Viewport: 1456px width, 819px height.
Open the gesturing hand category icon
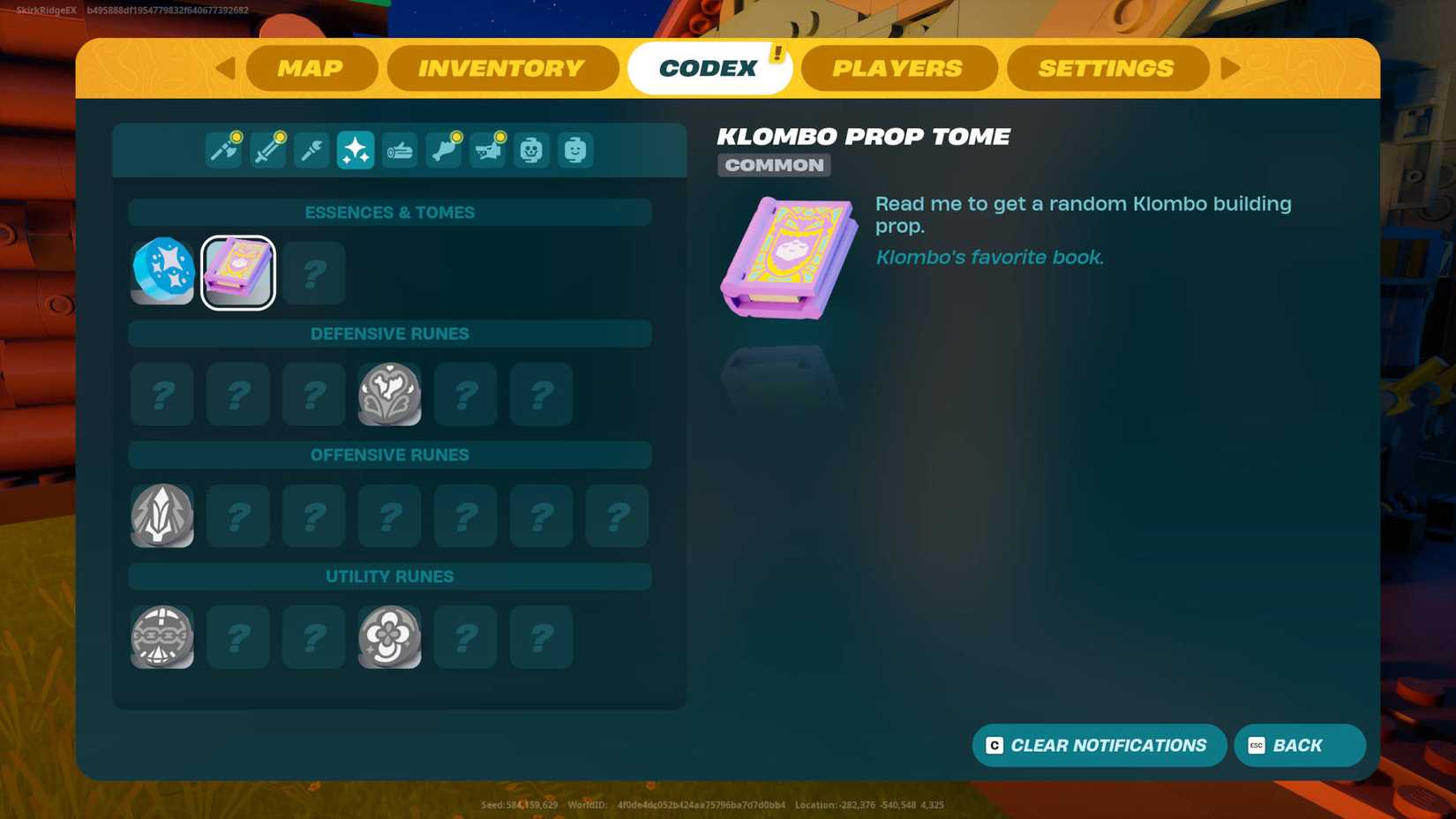488,149
